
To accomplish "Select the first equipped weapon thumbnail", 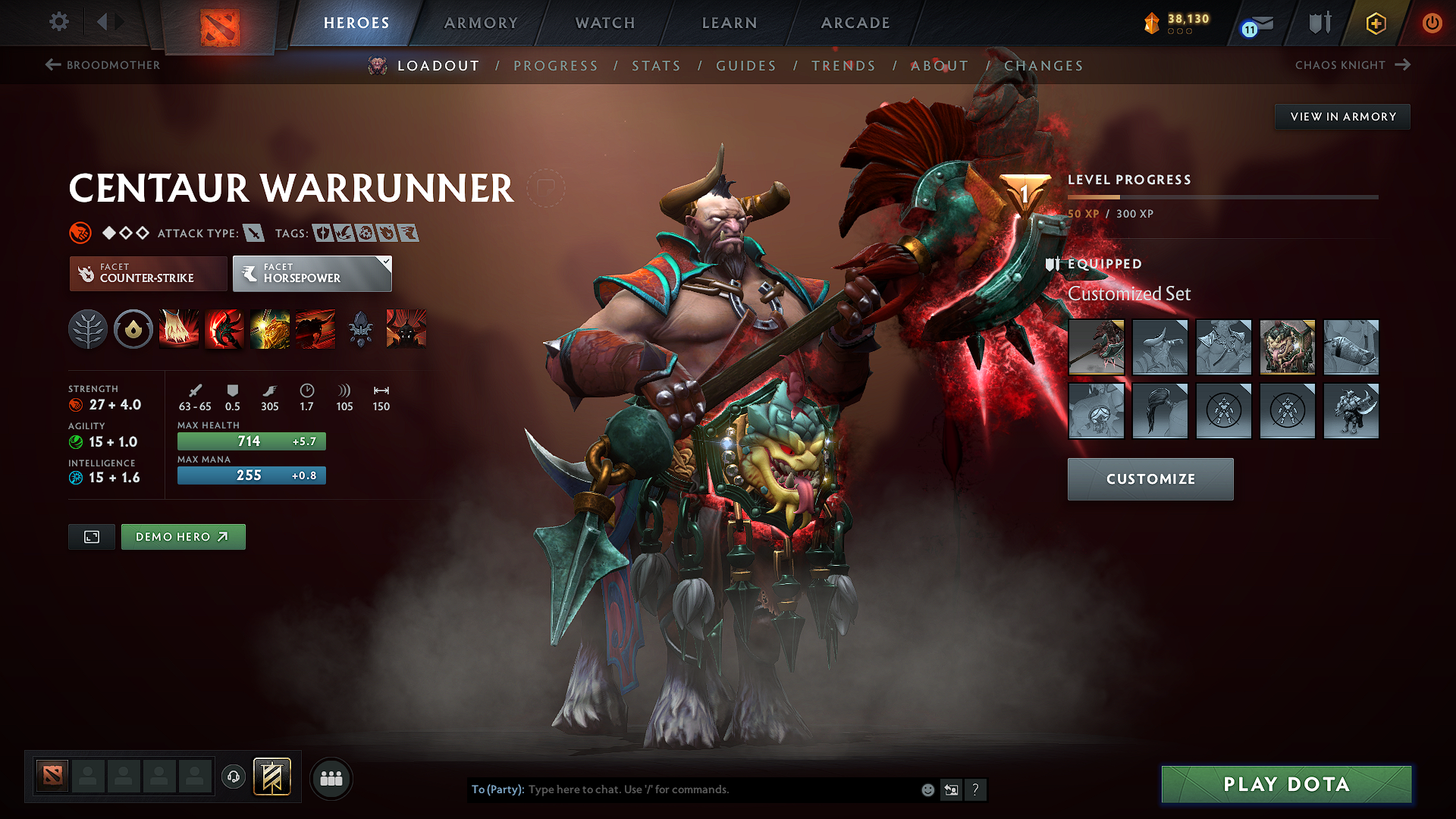I will [x=1097, y=347].
